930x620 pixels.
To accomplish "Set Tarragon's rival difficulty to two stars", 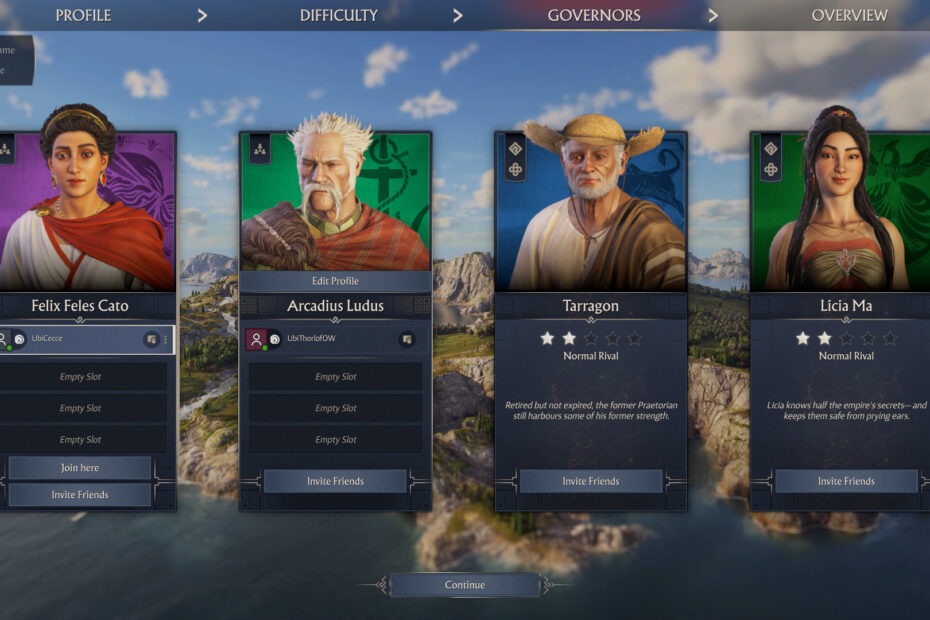I will [x=569, y=339].
